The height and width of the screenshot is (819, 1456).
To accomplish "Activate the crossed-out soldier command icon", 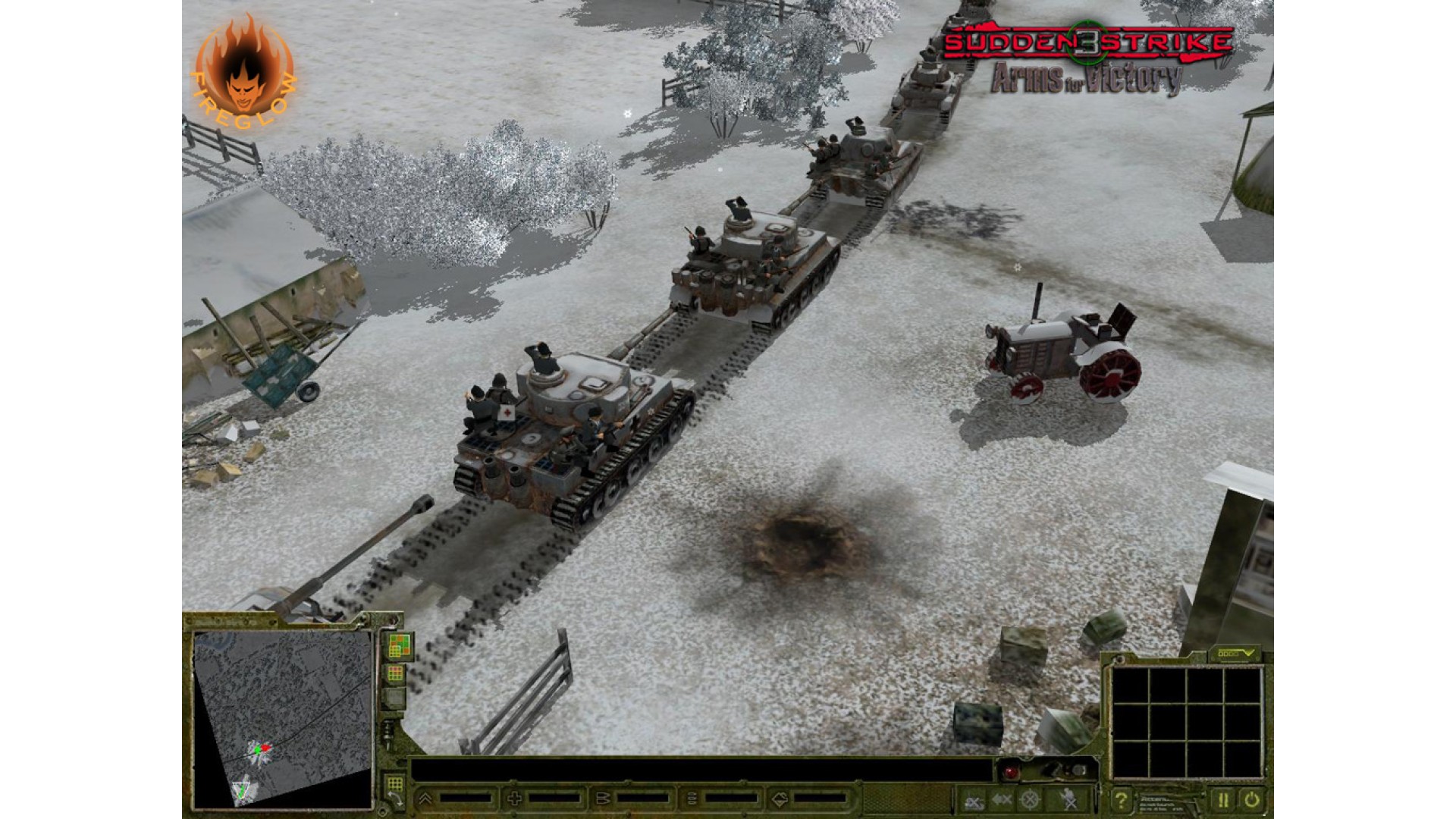I will (1069, 799).
